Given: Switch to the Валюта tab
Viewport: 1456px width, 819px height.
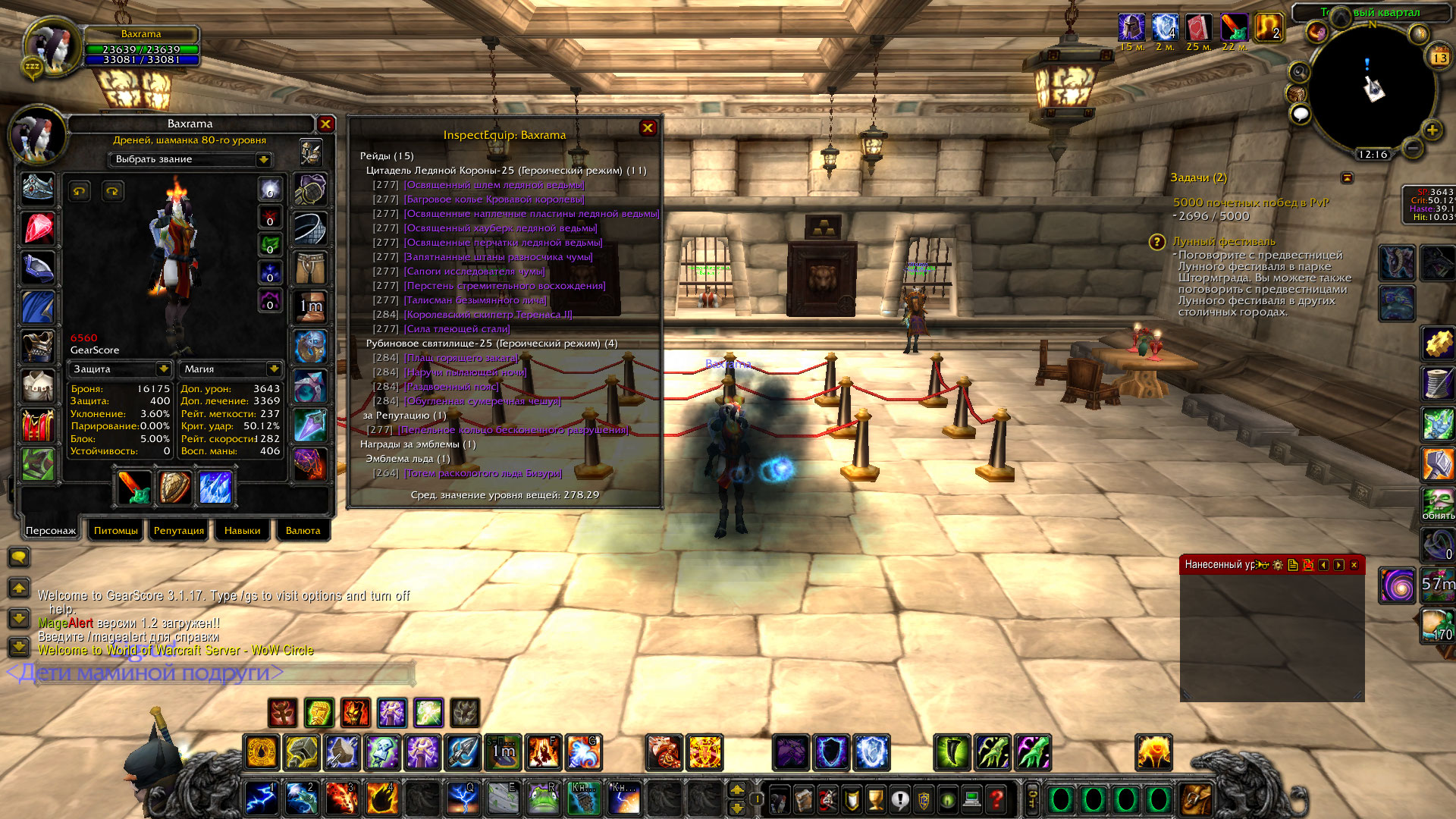Looking at the screenshot, I should (303, 531).
